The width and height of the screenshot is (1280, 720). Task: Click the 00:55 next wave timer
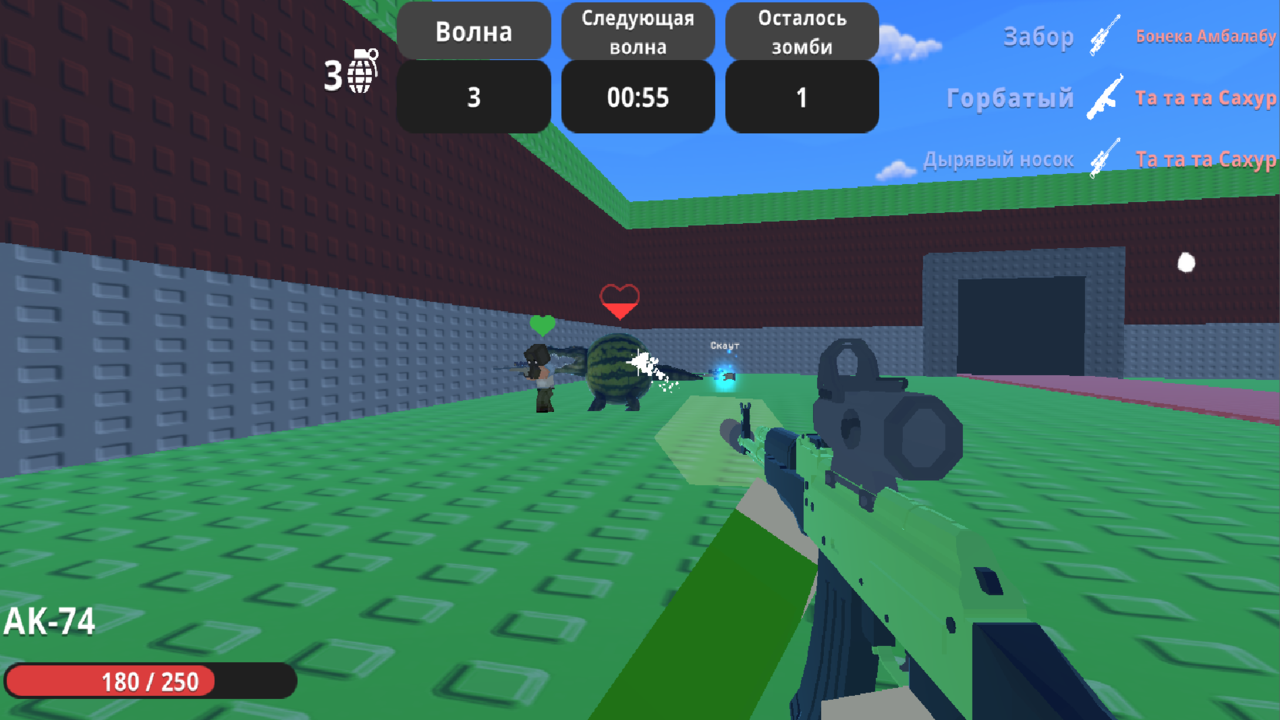[x=637, y=97]
